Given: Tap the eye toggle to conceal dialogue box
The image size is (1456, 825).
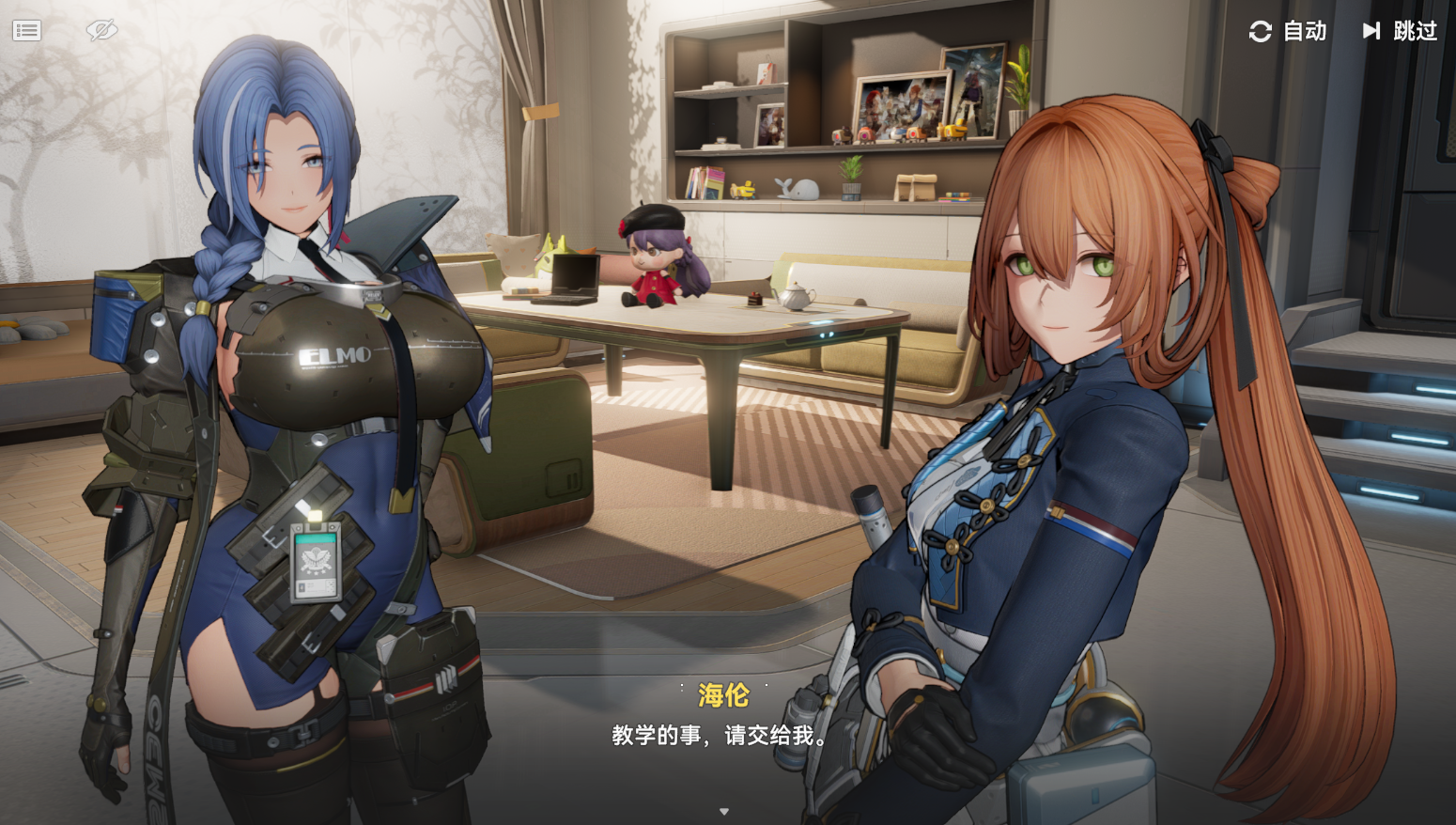Looking at the screenshot, I should pyautogui.click(x=101, y=29).
